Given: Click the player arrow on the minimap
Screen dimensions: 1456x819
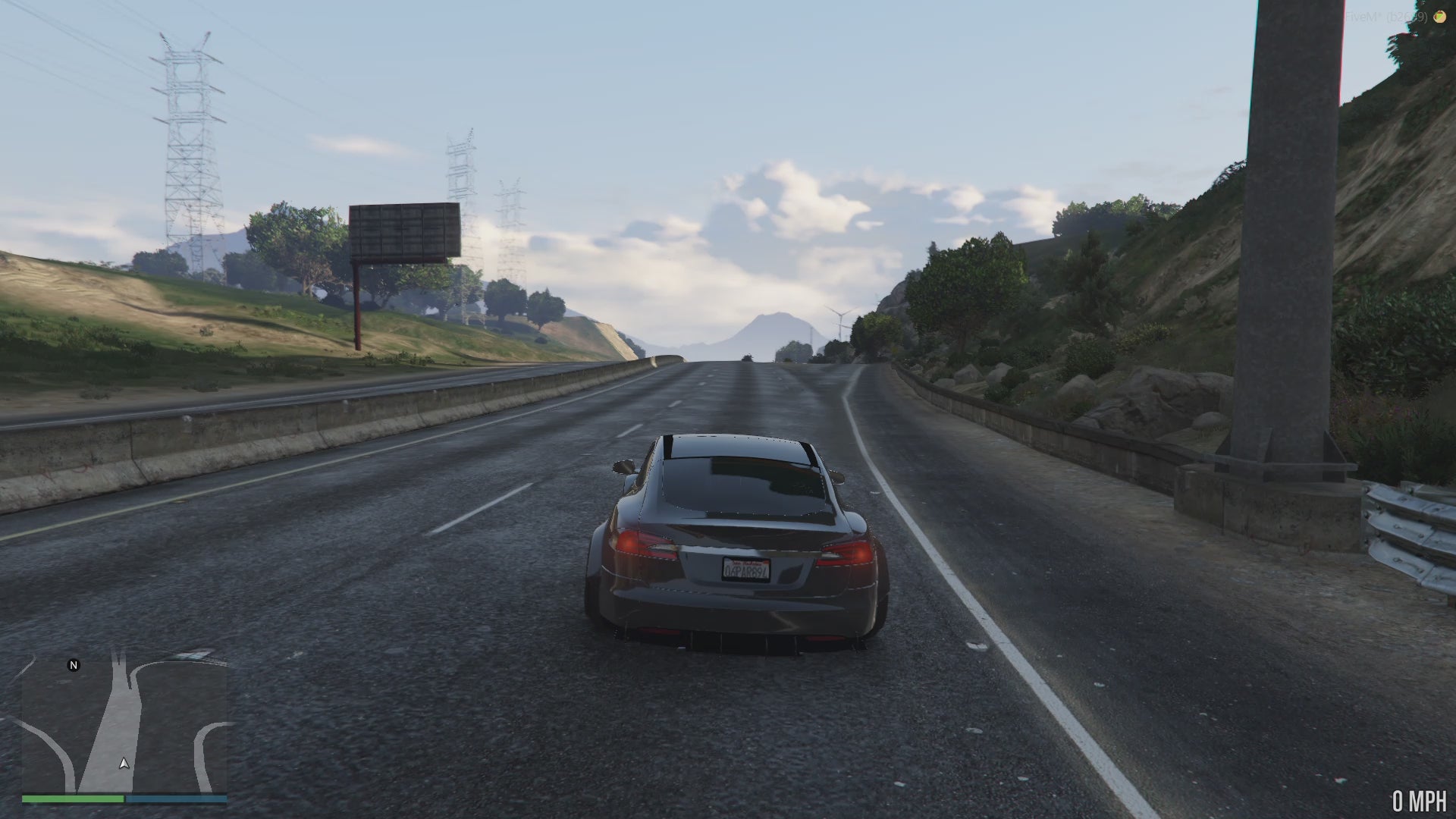Looking at the screenshot, I should (x=124, y=764).
